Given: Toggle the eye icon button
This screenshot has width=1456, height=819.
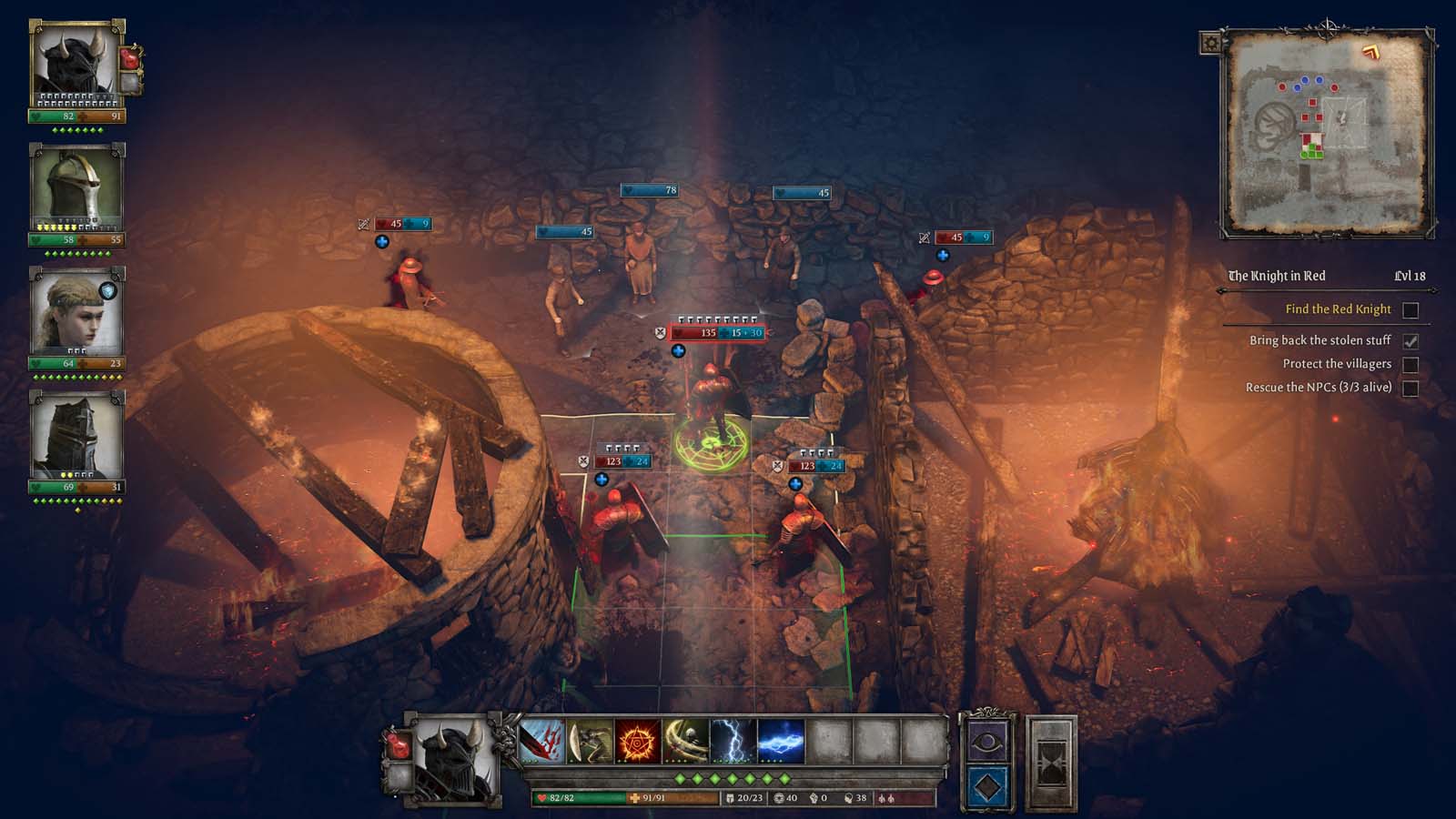Looking at the screenshot, I should click(987, 743).
